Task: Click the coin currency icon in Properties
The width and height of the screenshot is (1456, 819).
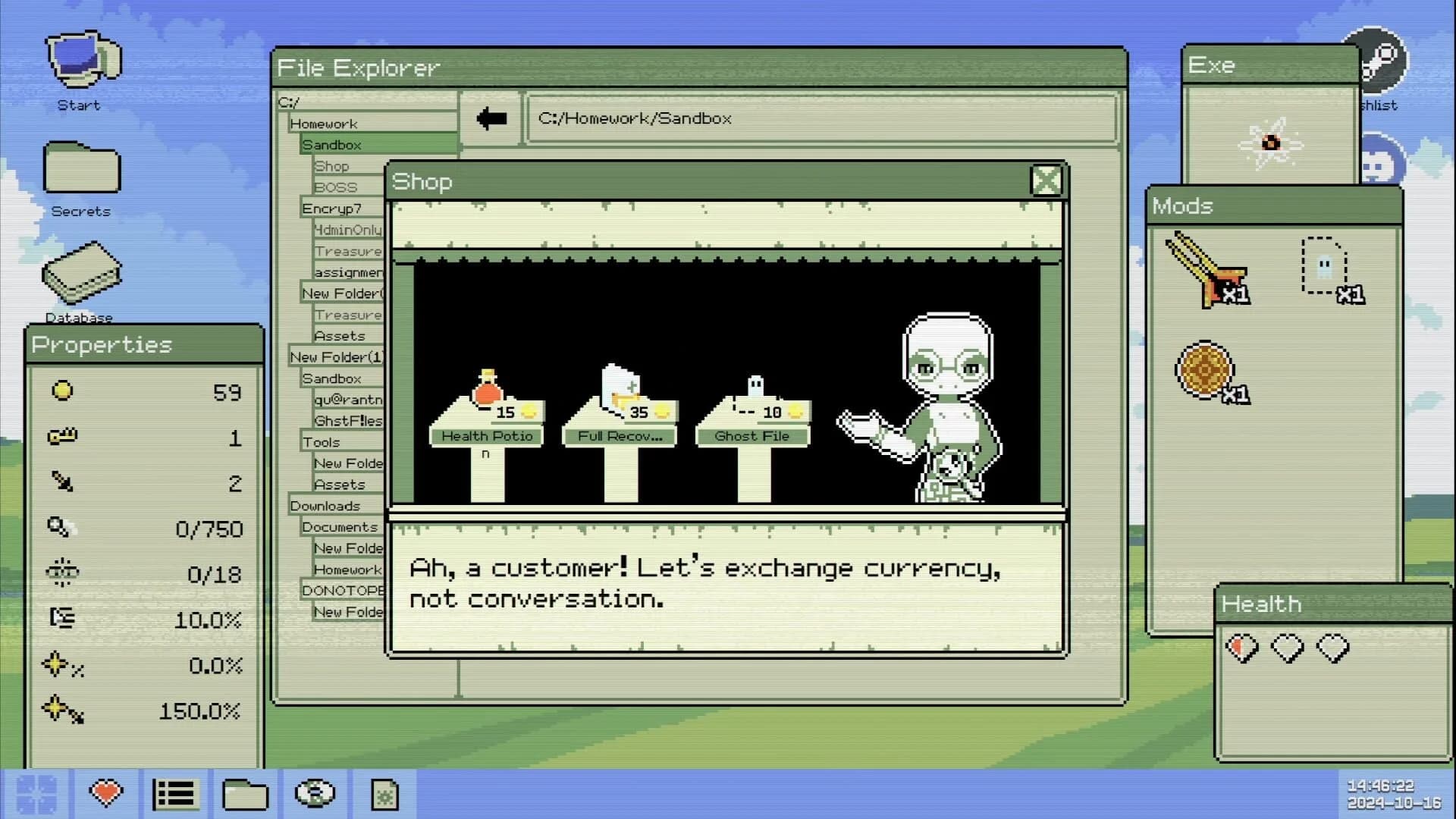Action: pyautogui.click(x=63, y=391)
